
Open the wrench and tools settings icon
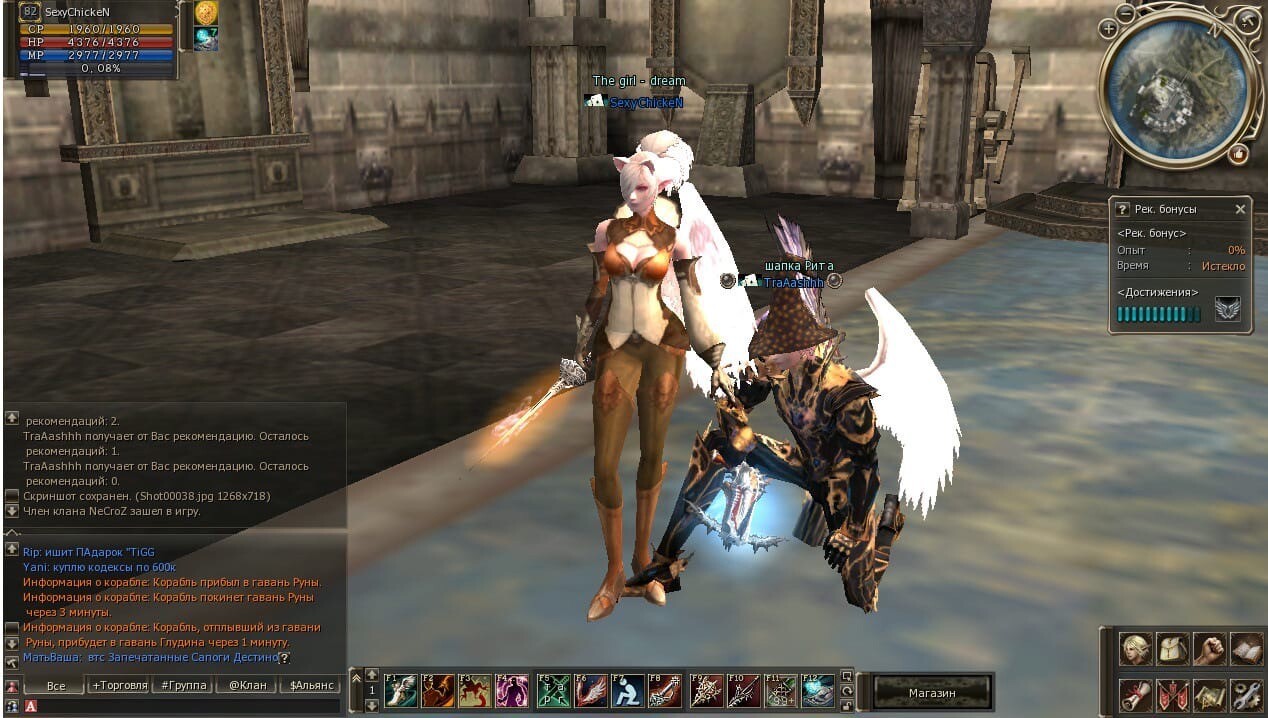tap(1246, 693)
